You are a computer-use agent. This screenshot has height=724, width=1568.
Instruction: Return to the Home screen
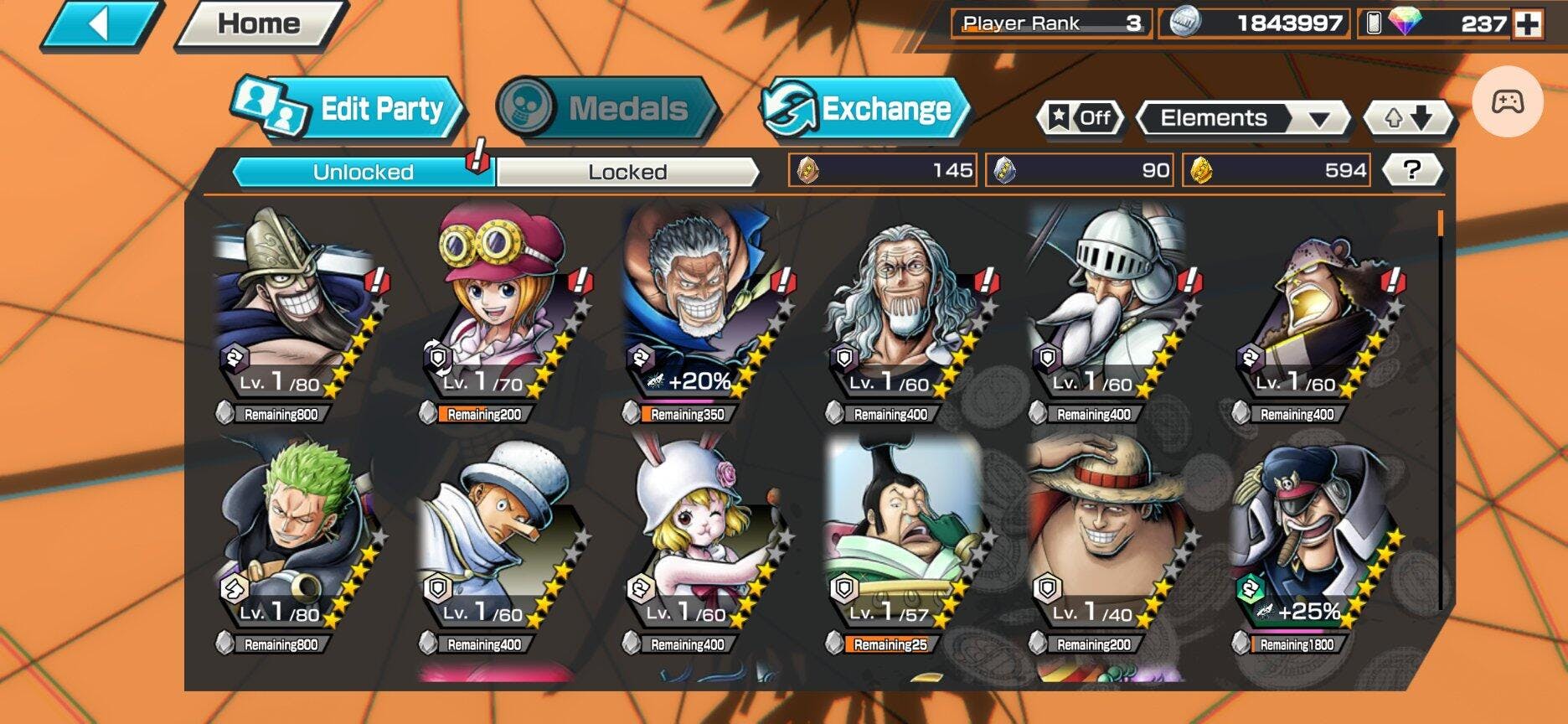(x=259, y=24)
